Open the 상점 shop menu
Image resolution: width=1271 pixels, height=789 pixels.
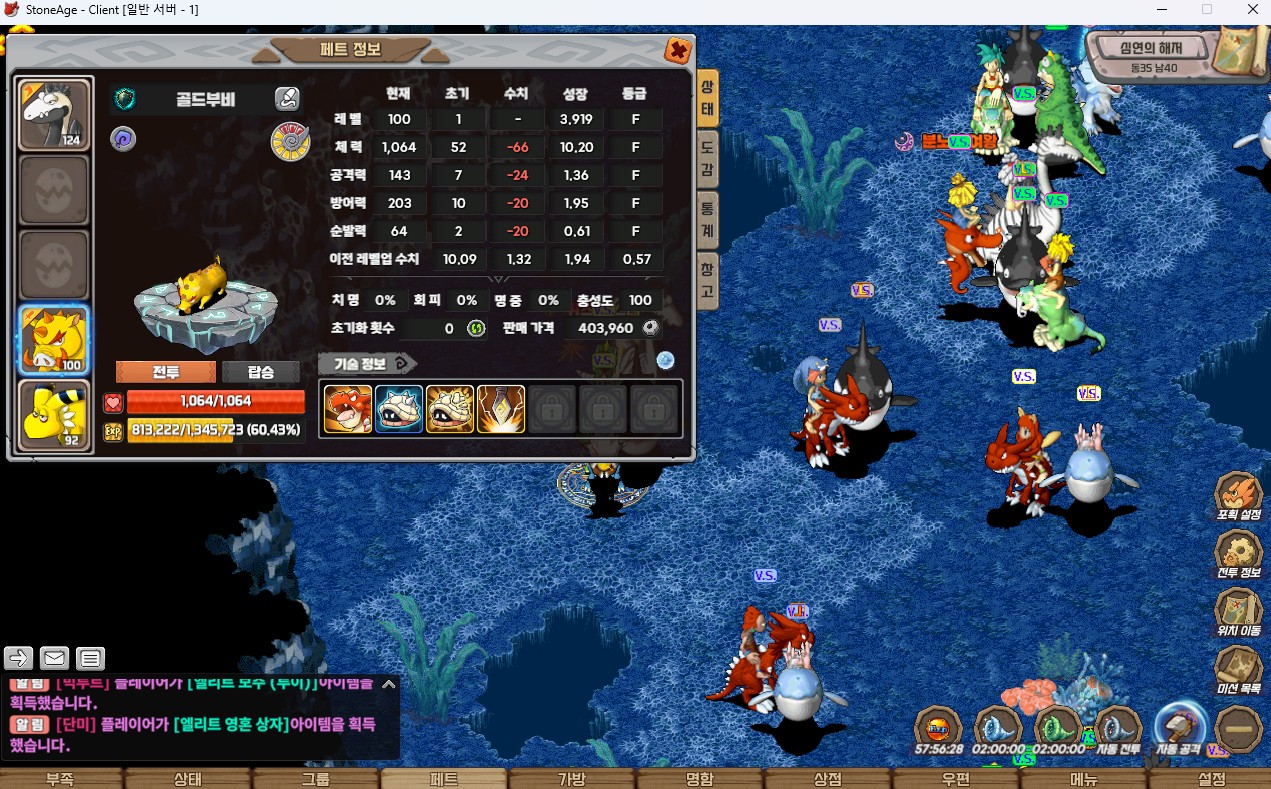click(x=827, y=779)
